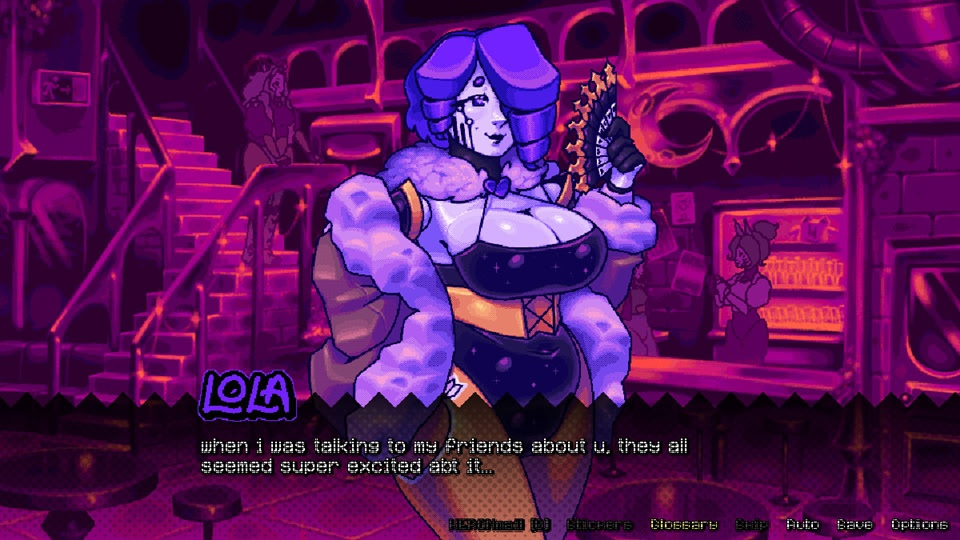The width and height of the screenshot is (960, 540).
Task: Toggle Auto dialogue advance
Action: tap(802, 524)
